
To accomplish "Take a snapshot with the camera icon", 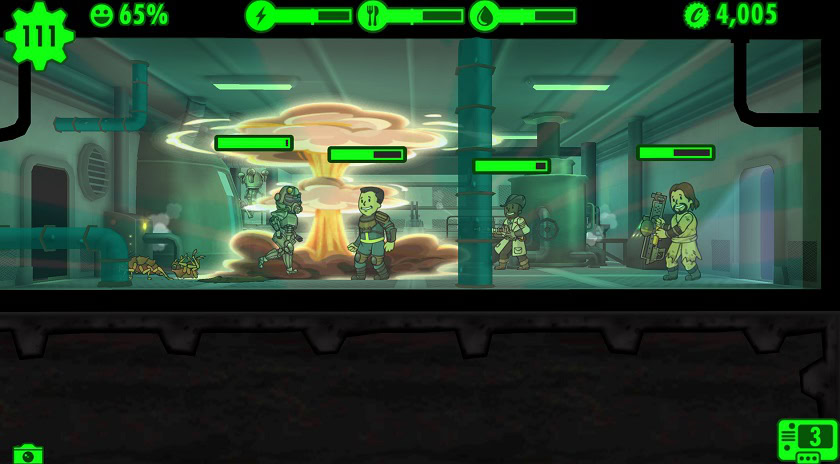I will (29, 455).
